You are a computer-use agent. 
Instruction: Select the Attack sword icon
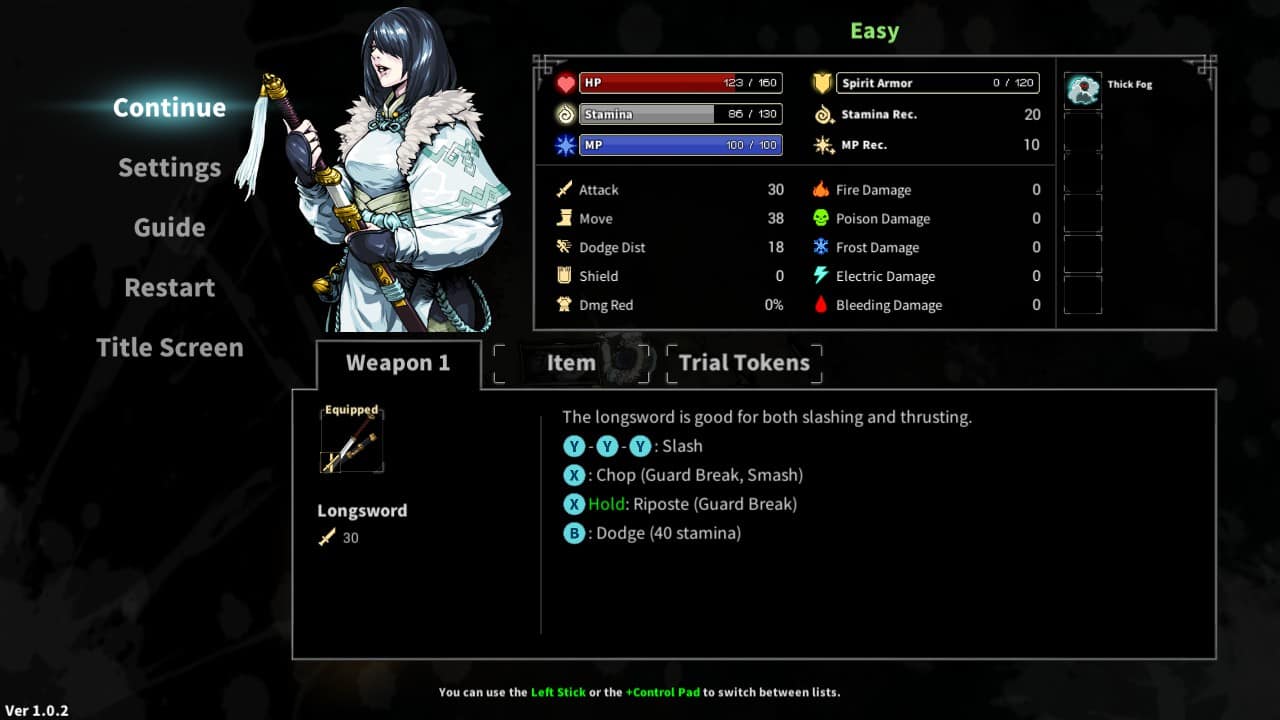tap(566, 189)
